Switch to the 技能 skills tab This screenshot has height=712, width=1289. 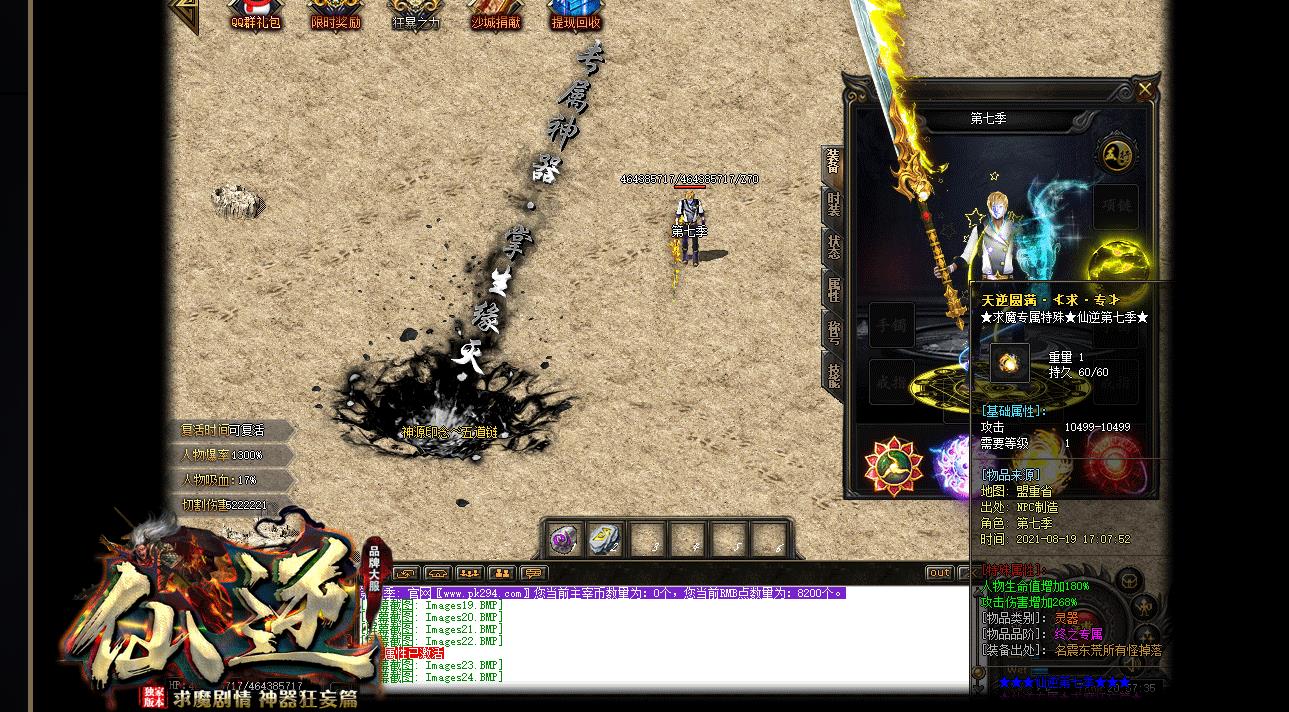point(833,375)
